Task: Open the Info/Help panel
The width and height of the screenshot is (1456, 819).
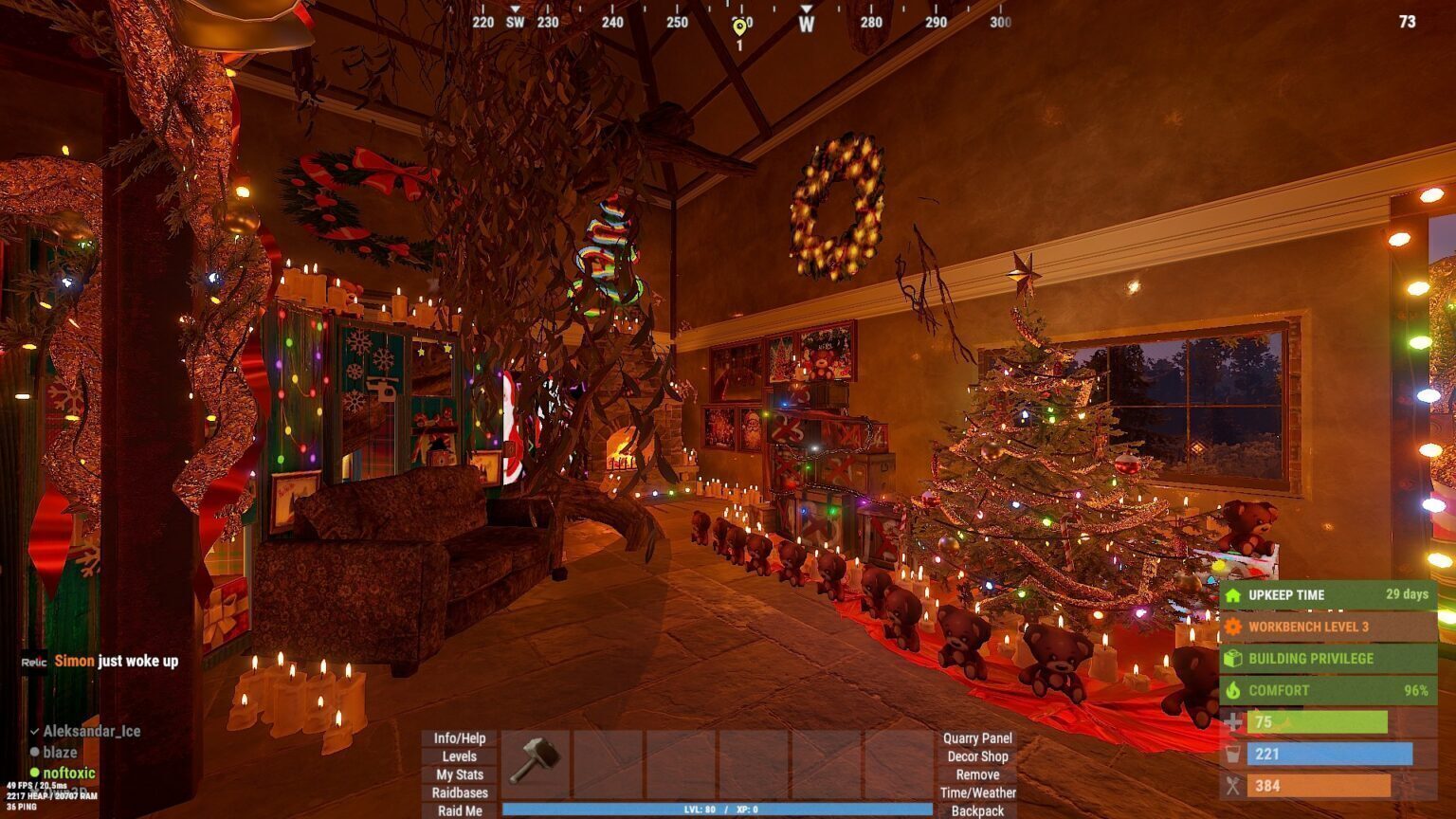Action: pyautogui.click(x=460, y=738)
